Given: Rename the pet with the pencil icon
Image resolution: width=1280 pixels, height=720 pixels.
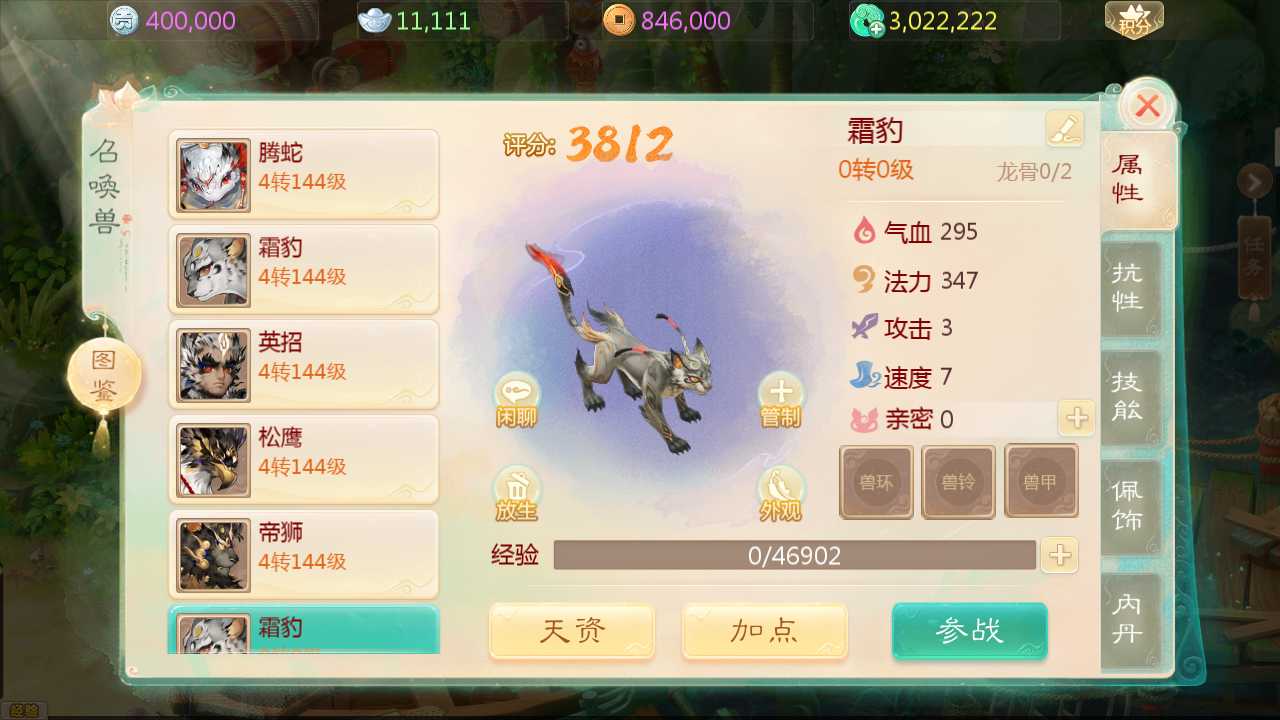Looking at the screenshot, I should click(1064, 128).
